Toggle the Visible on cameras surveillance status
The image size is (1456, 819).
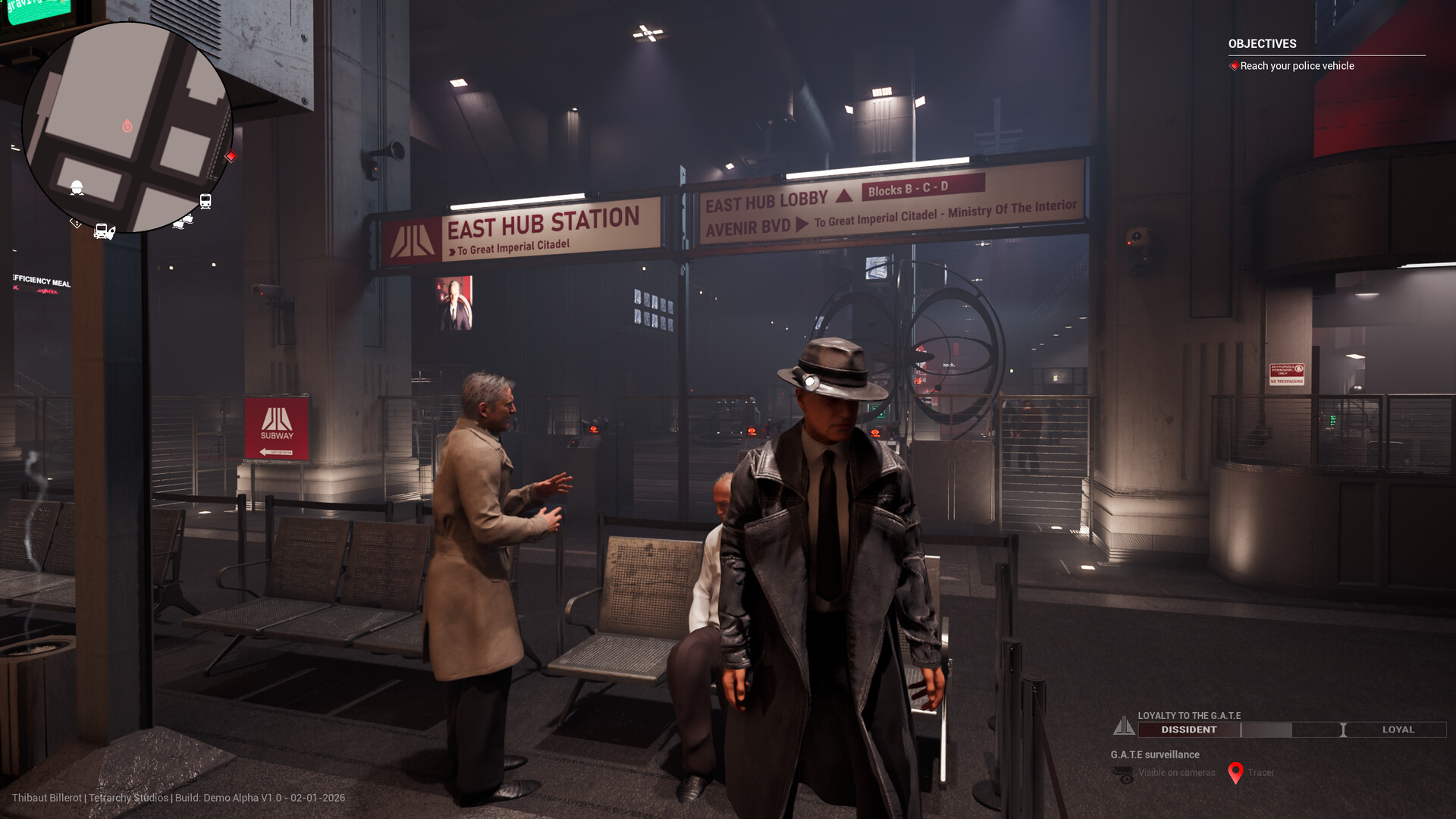[x=1176, y=773]
